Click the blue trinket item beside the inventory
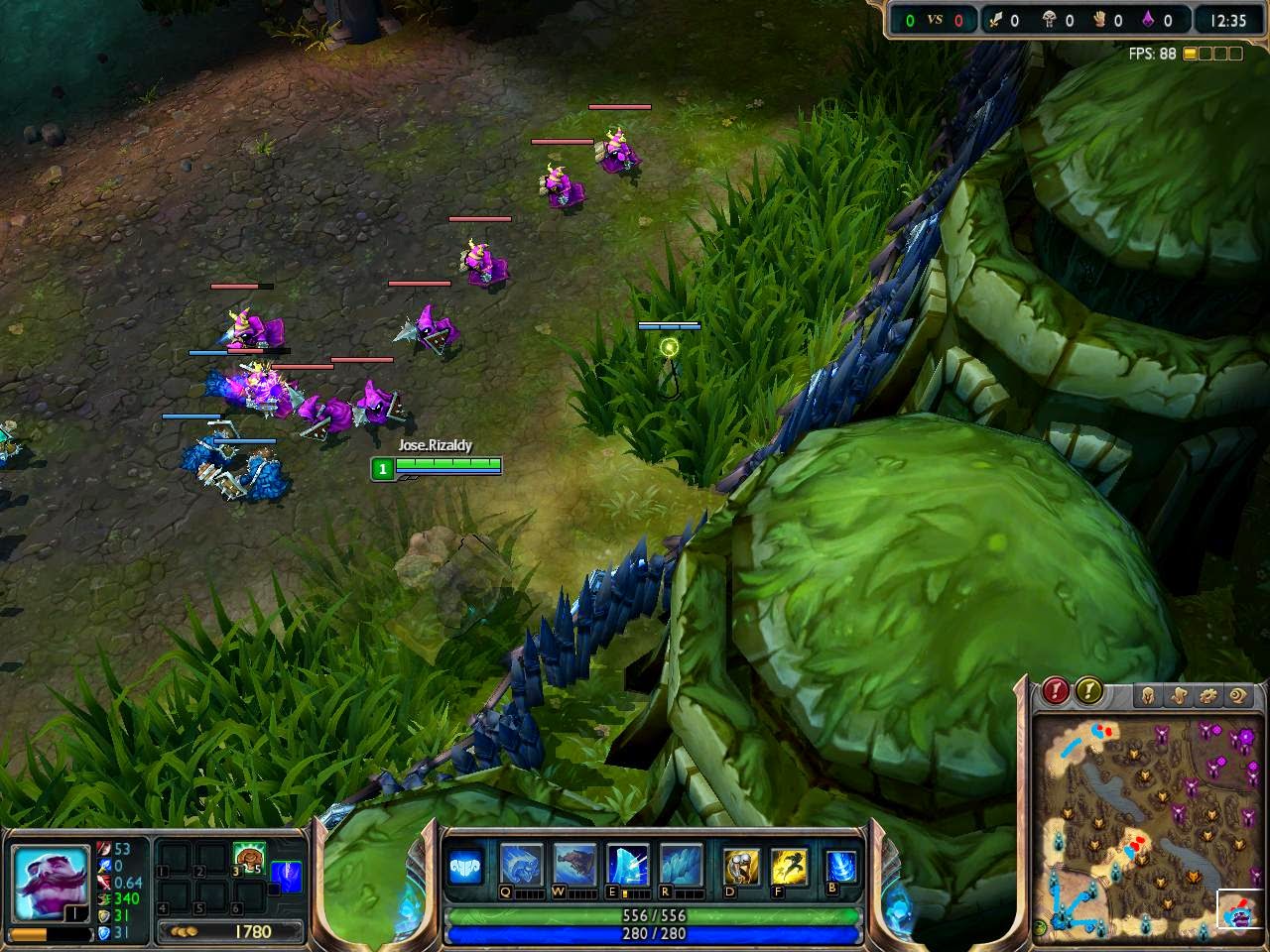The height and width of the screenshot is (952, 1270). pos(289,875)
